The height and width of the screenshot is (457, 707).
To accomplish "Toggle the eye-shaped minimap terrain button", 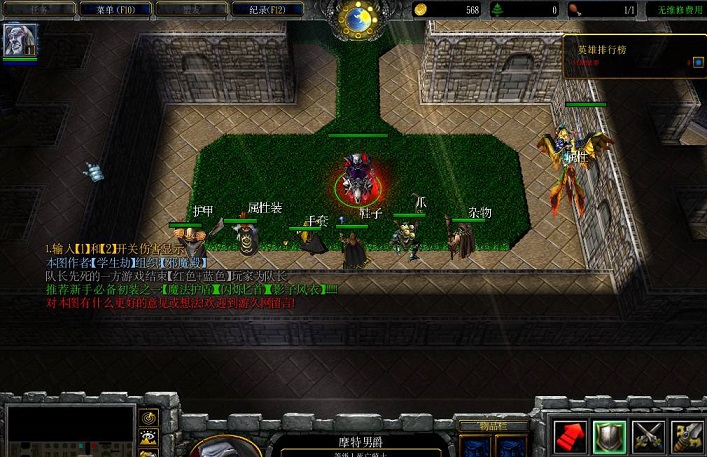I will [x=150, y=436].
